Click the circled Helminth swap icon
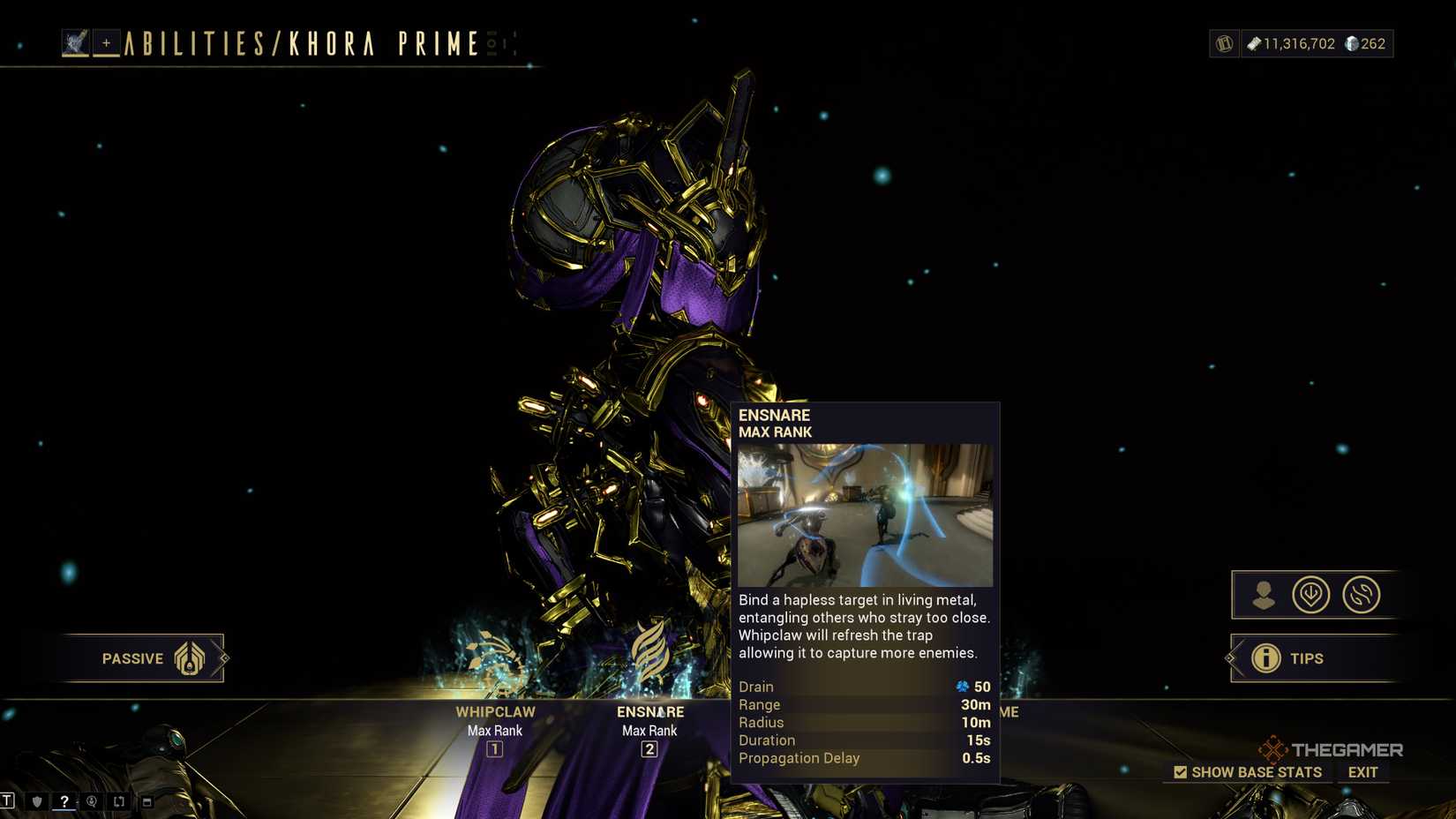This screenshot has width=1456, height=819. click(x=1362, y=595)
